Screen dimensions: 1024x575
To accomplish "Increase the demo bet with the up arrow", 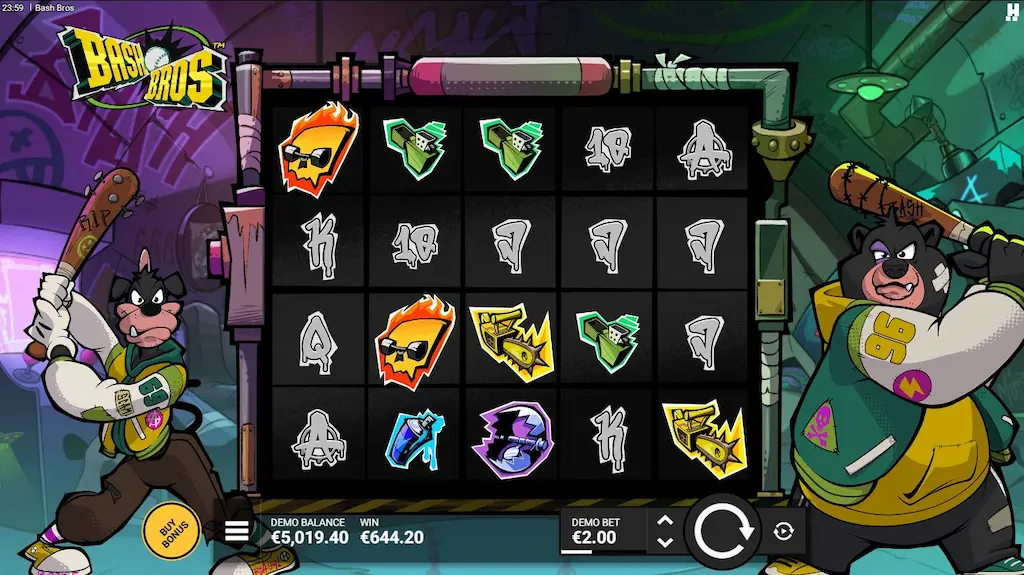I will [665, 520].
